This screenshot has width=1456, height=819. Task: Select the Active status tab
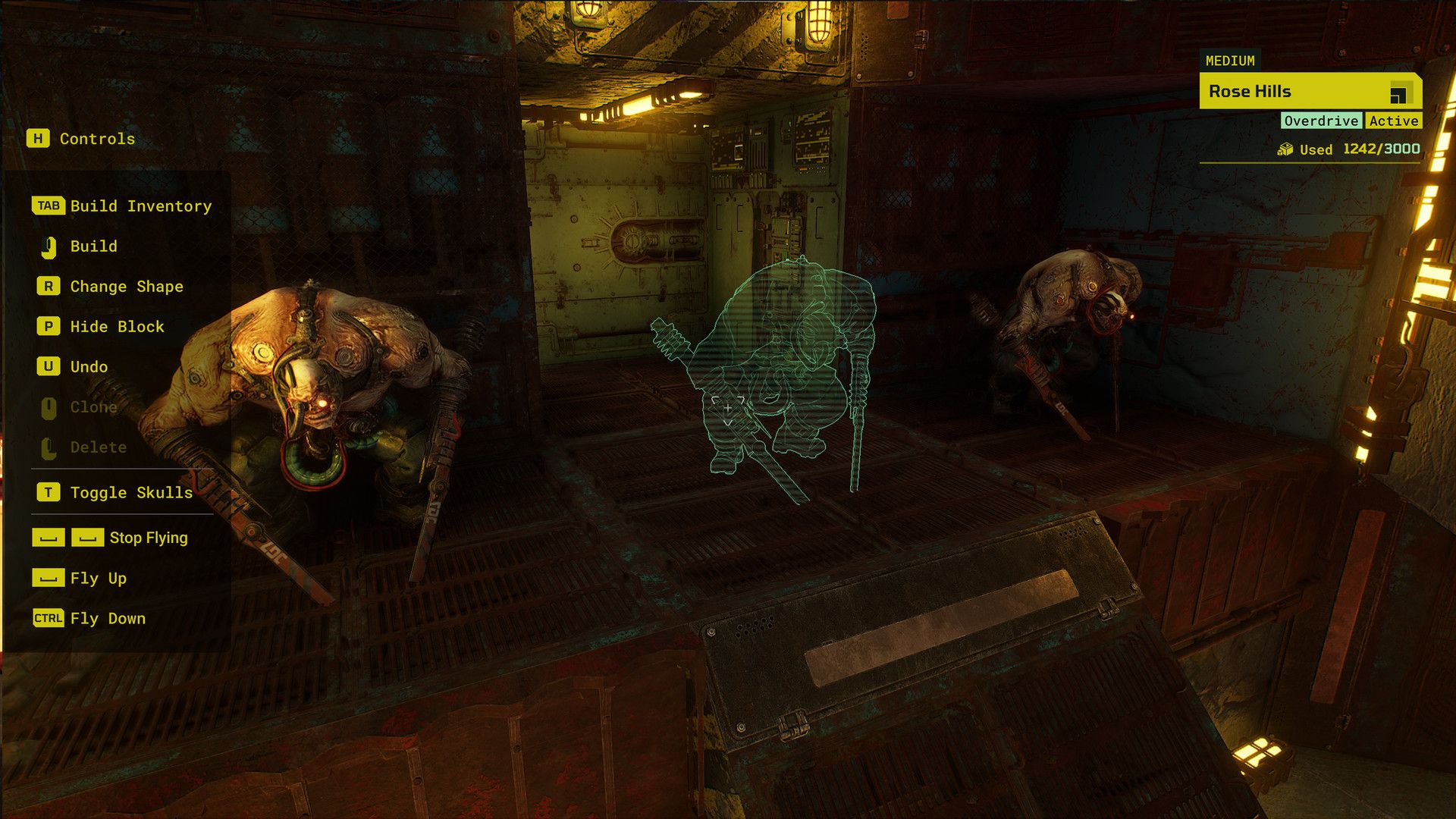(x=1395, y=121)
